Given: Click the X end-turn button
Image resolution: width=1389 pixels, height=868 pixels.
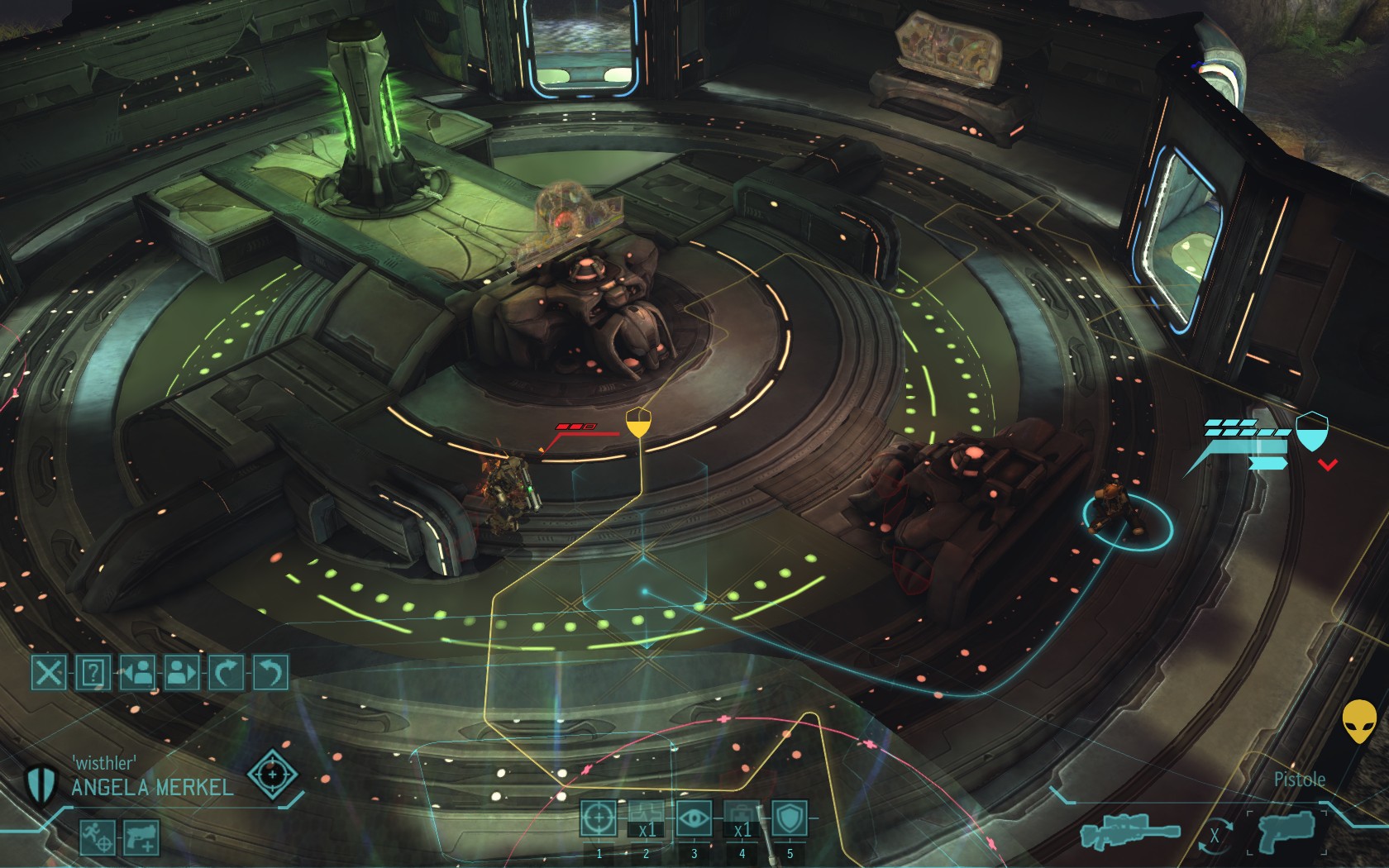Looking at the screenshot, I should pos(49,673).
